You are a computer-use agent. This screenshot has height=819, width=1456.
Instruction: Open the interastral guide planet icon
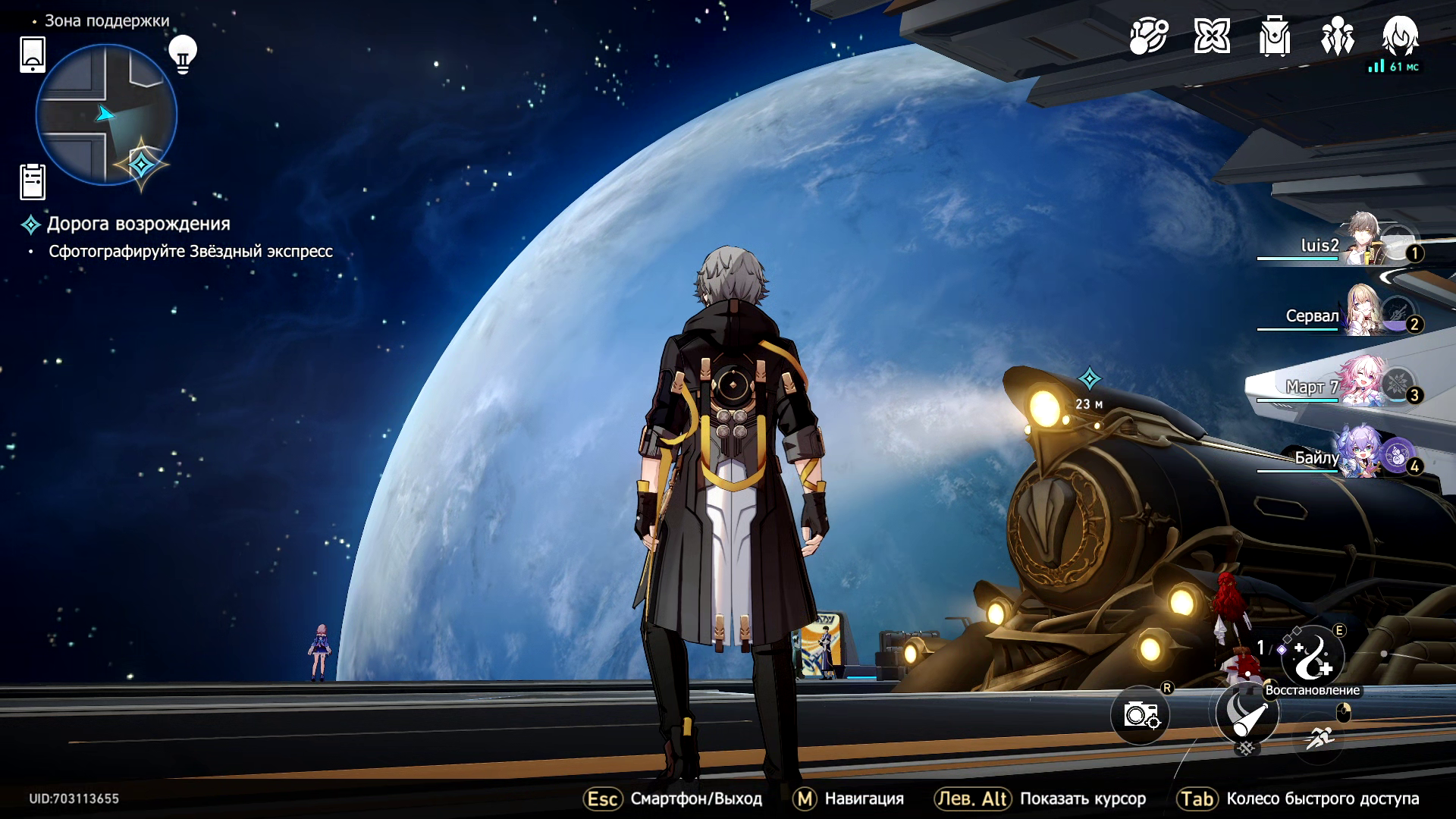[1148, 36]
